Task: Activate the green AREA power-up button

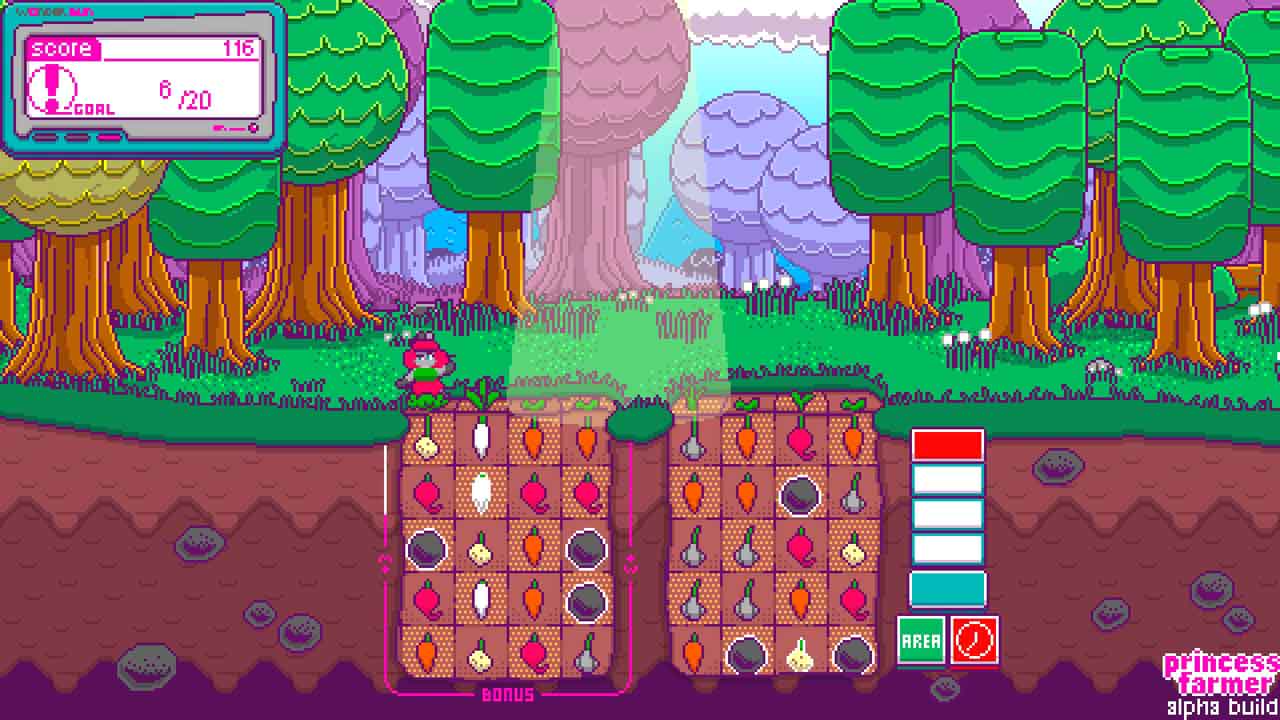Action: coord(921,640)
